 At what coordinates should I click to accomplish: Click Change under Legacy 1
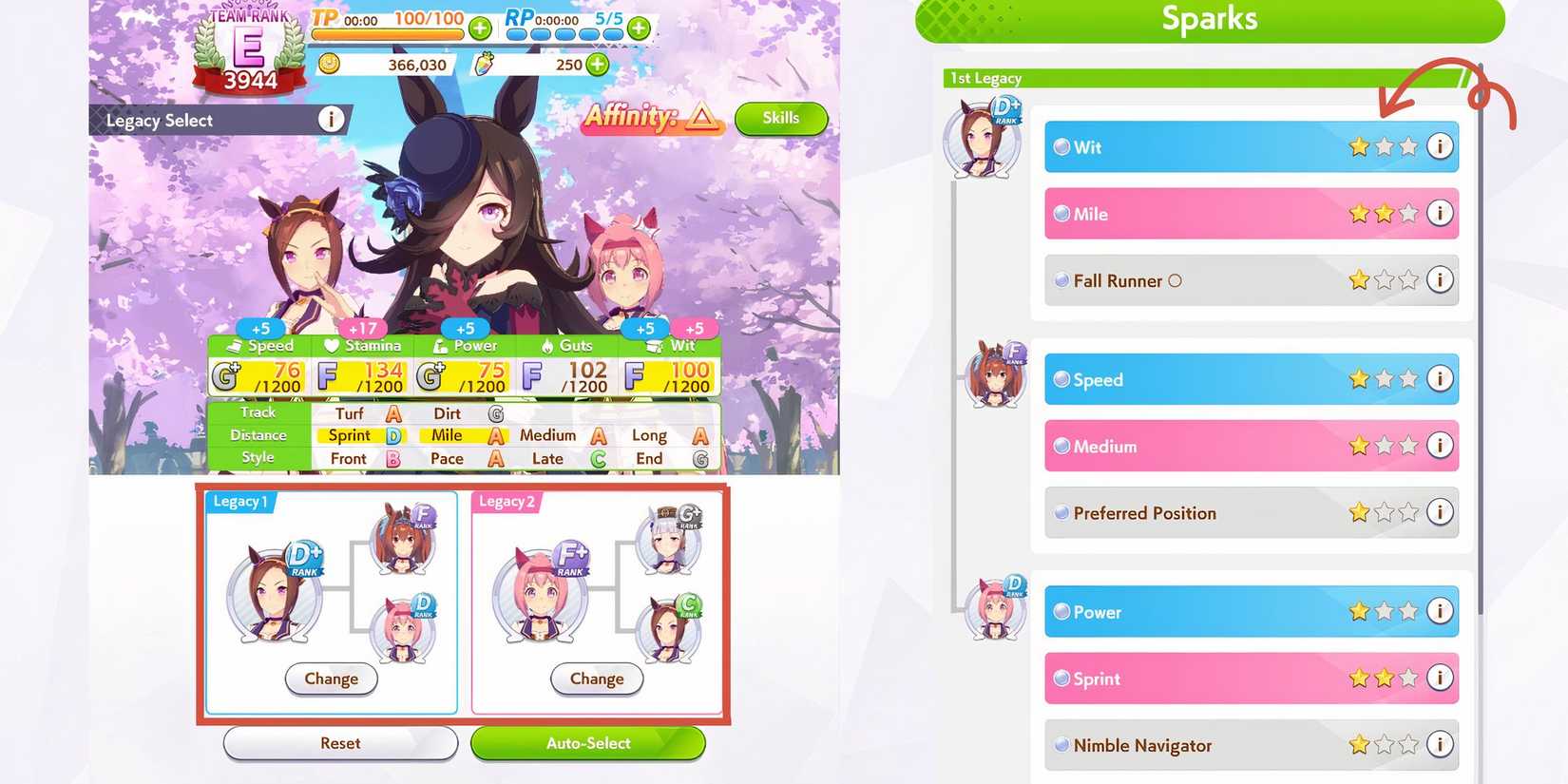(x=331, y=679)
